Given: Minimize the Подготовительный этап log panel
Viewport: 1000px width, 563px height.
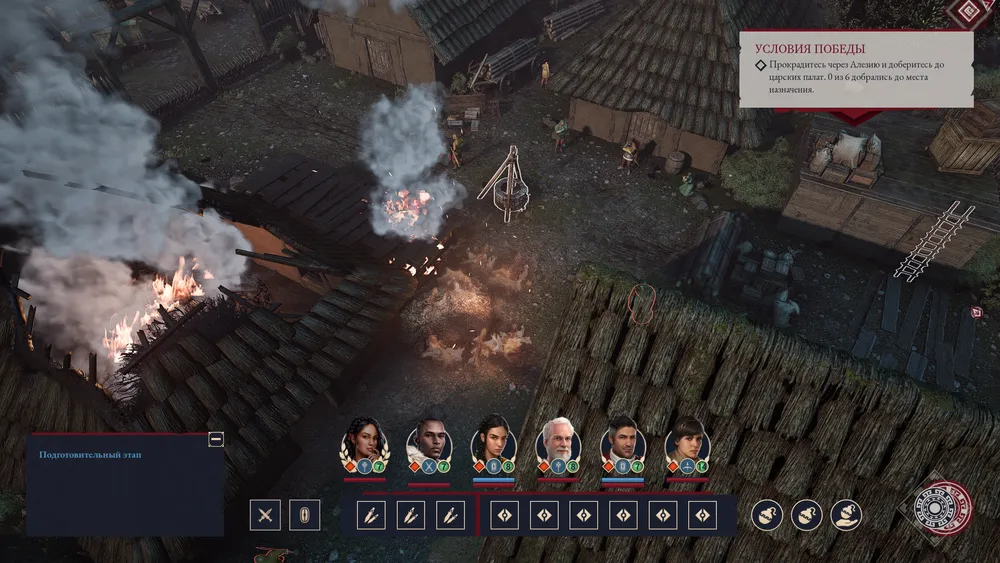Looking at the screenshot, I should click(x=215, y=439).
